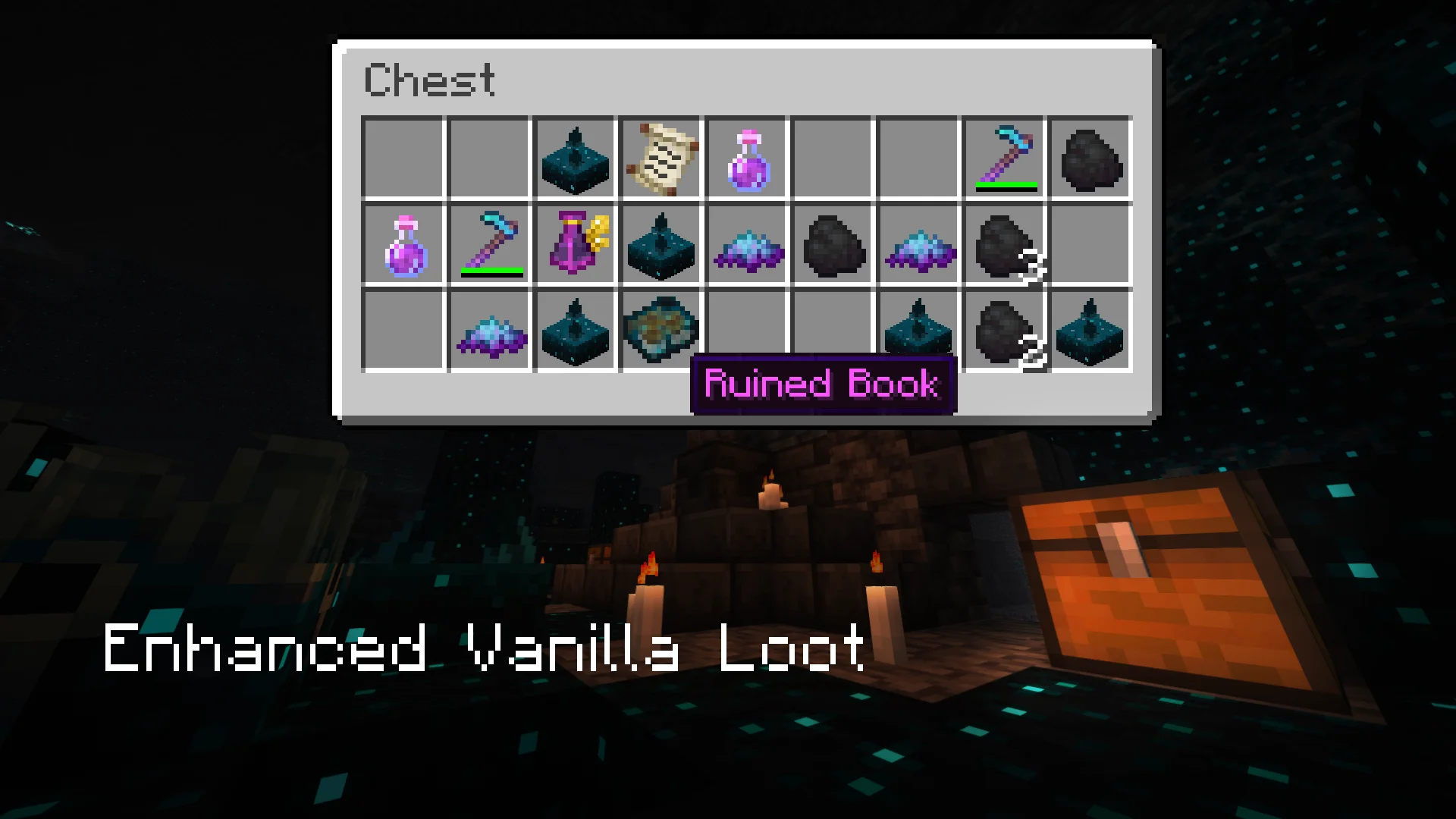The width and height of the screenshot is (1456, 819).
Task: Select the sculk cluster in the bottom row
Action: click(x=489, y=330)
